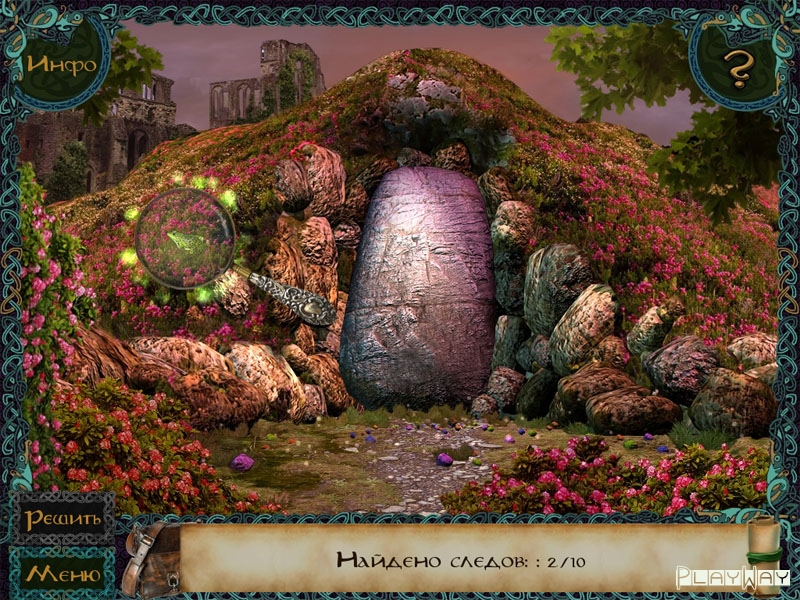
Task: Open the Меню button
Action: 63,574
